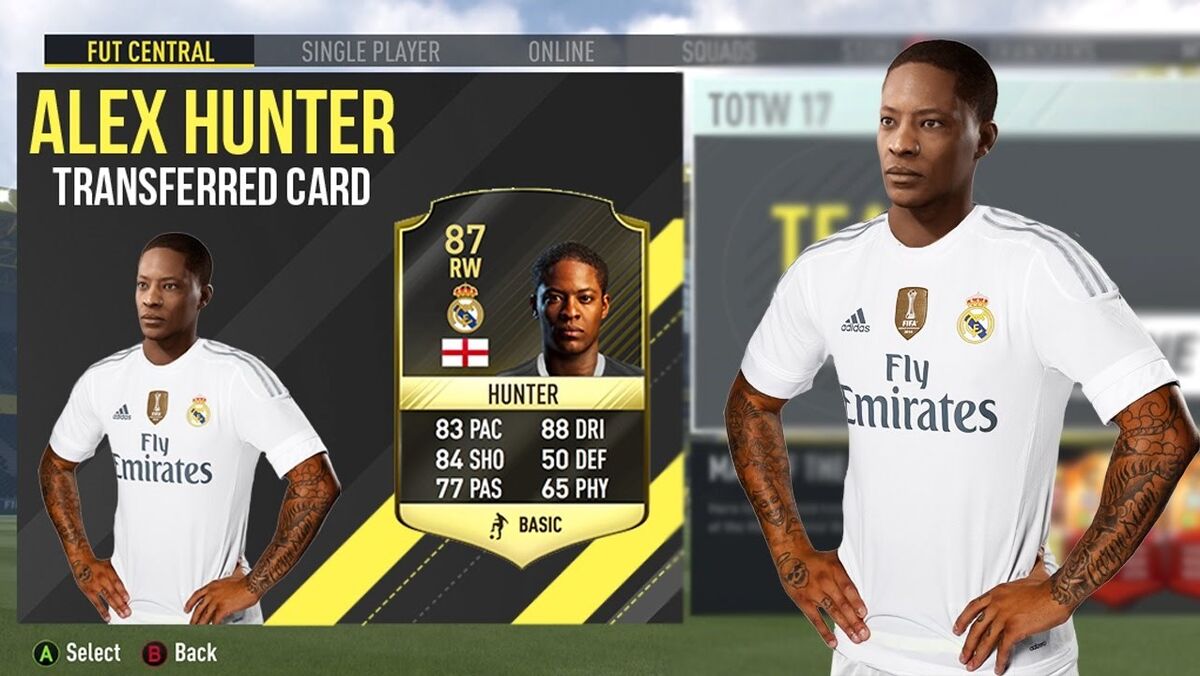Go to the Squads tab
1200x676 pixels.
(720, 52)
